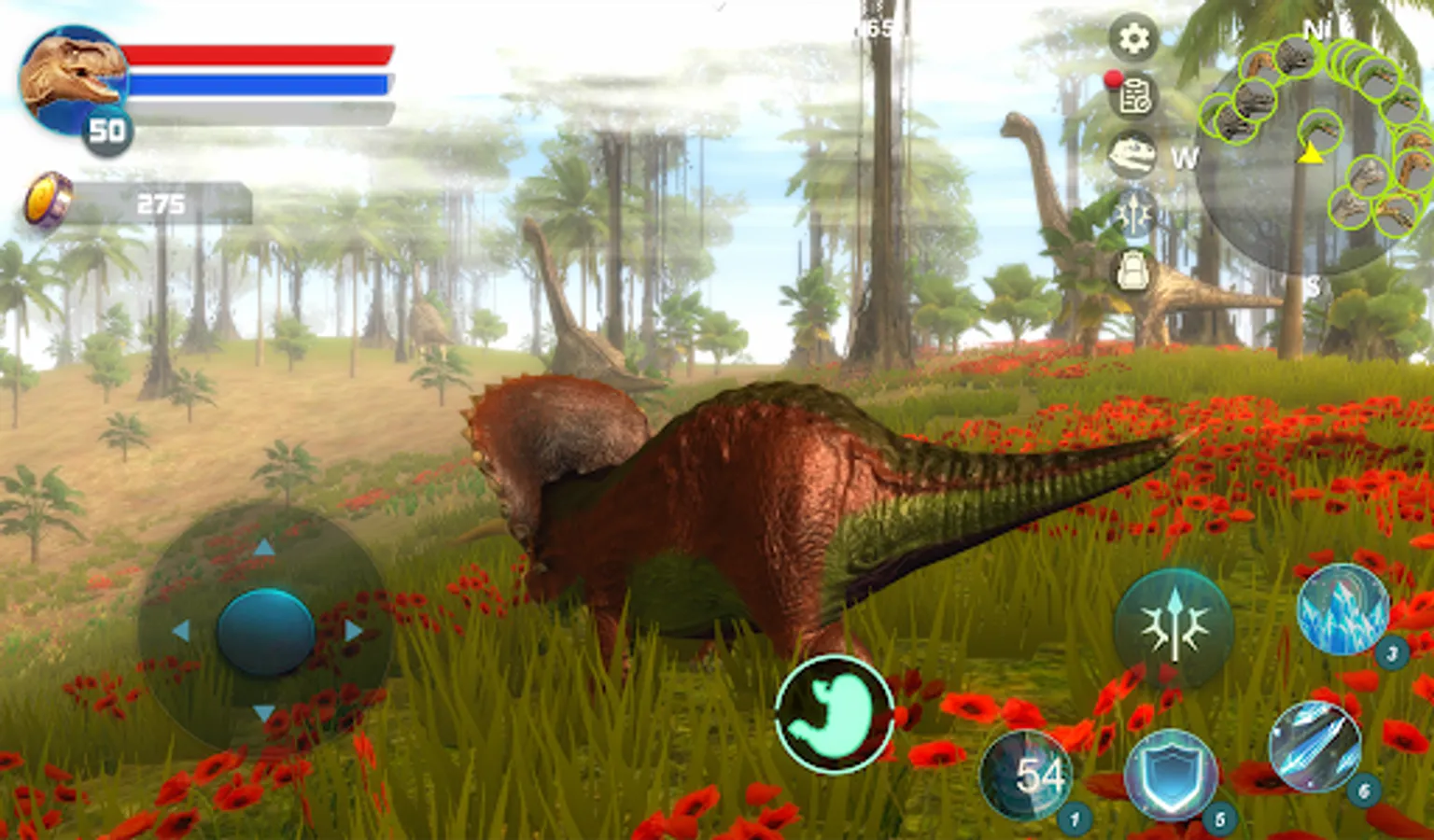Tap the joystick's up arrow
The width and height of the screenshot is (1434, 840).
point(265,547)
